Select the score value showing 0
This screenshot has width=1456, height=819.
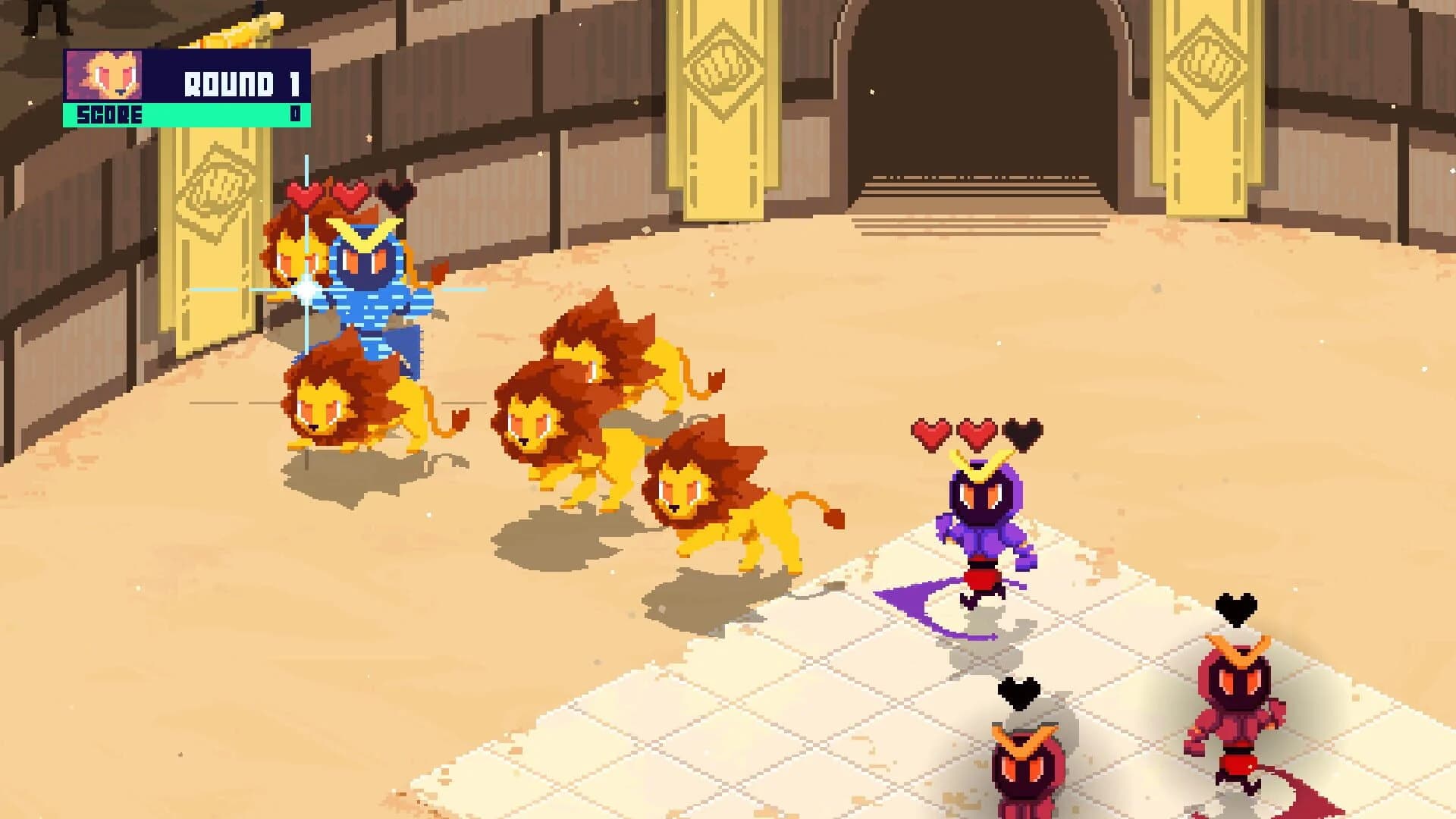click(x=296, y=115)
